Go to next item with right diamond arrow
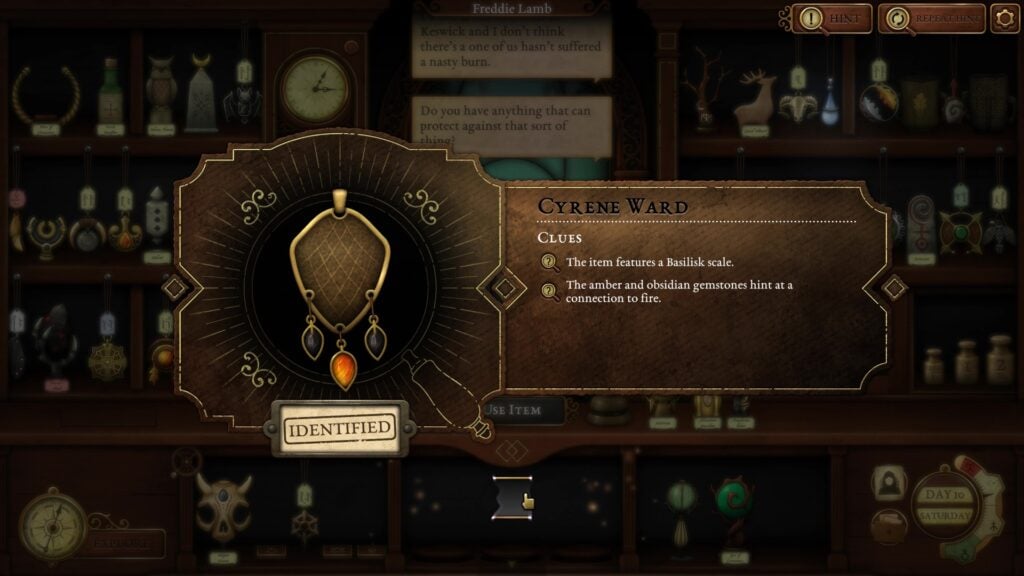The image size is (1024, 576). click(893, 288)
